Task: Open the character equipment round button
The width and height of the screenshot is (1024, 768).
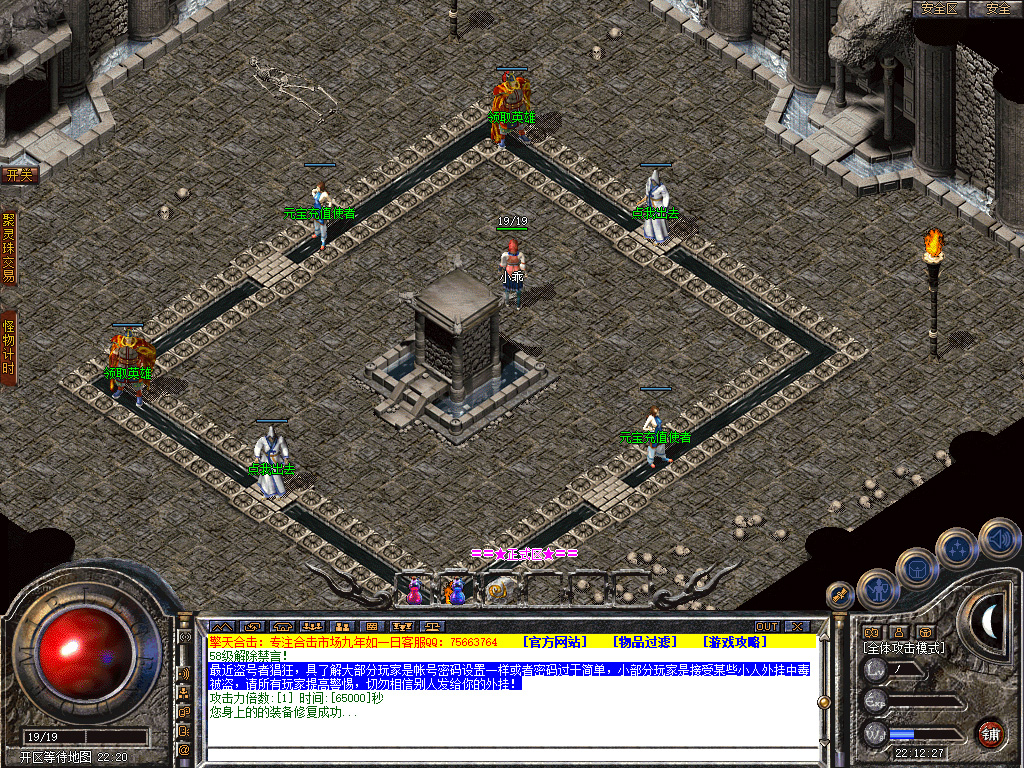Action: pyautogui.click(x=878, y=588)
